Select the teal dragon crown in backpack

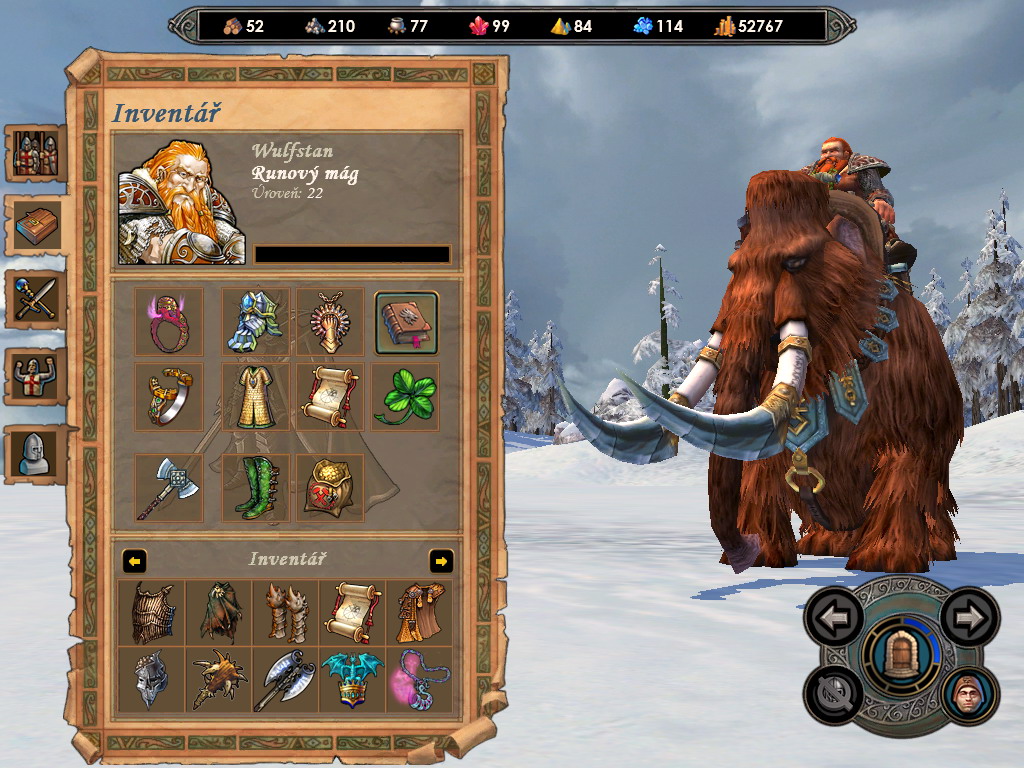352,679
